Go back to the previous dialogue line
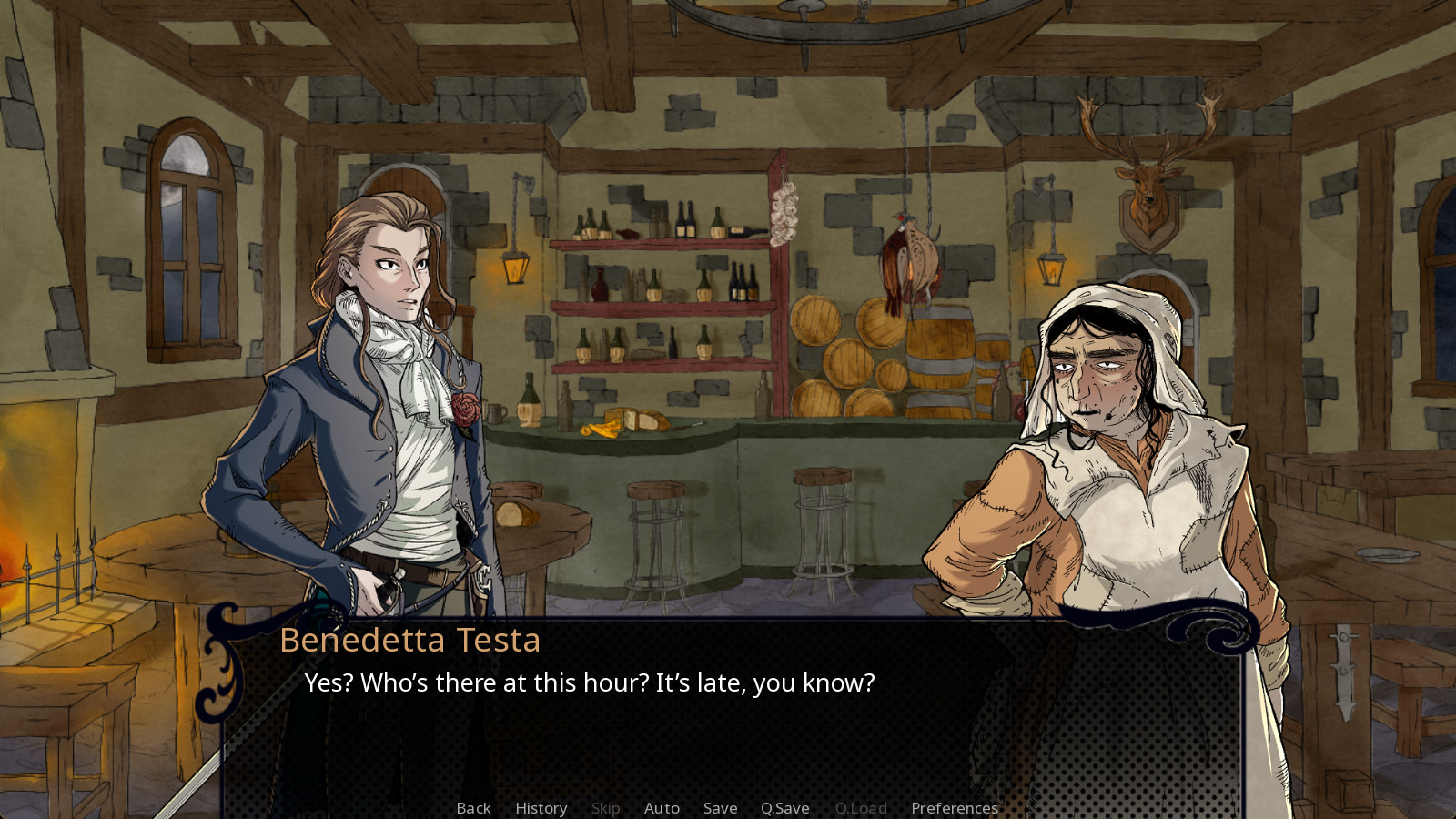1456x819 pixels. click(473, 808)
